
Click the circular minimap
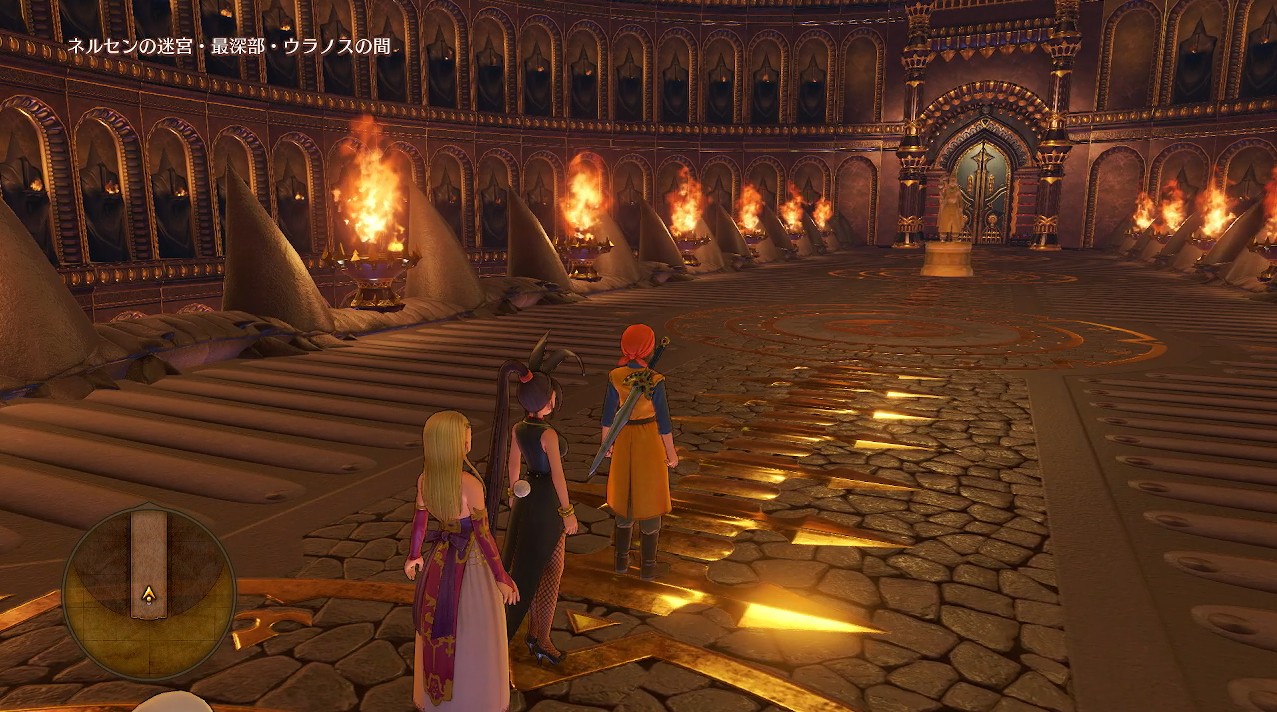[148, 592]
